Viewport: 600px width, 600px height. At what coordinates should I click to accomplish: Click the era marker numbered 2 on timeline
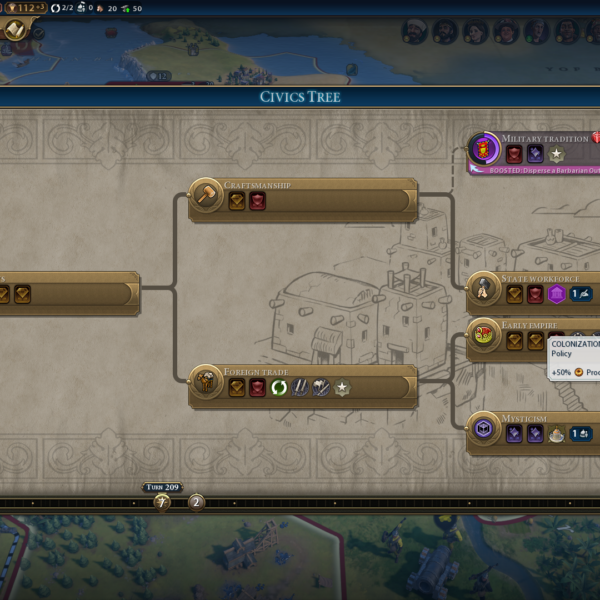pos(196,502)
